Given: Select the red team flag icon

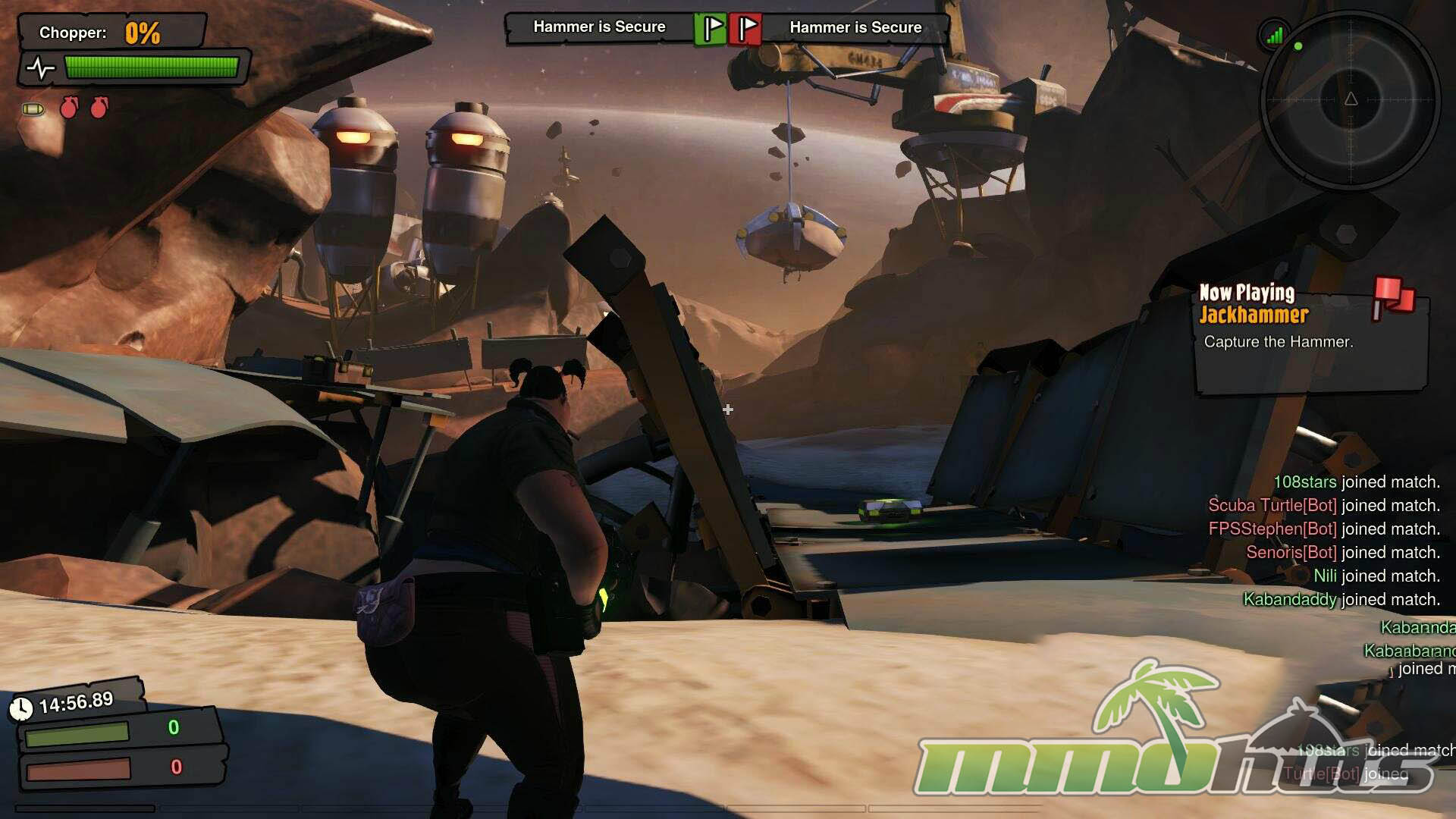Looking at the screenshot, I should (x=745, y=29).
